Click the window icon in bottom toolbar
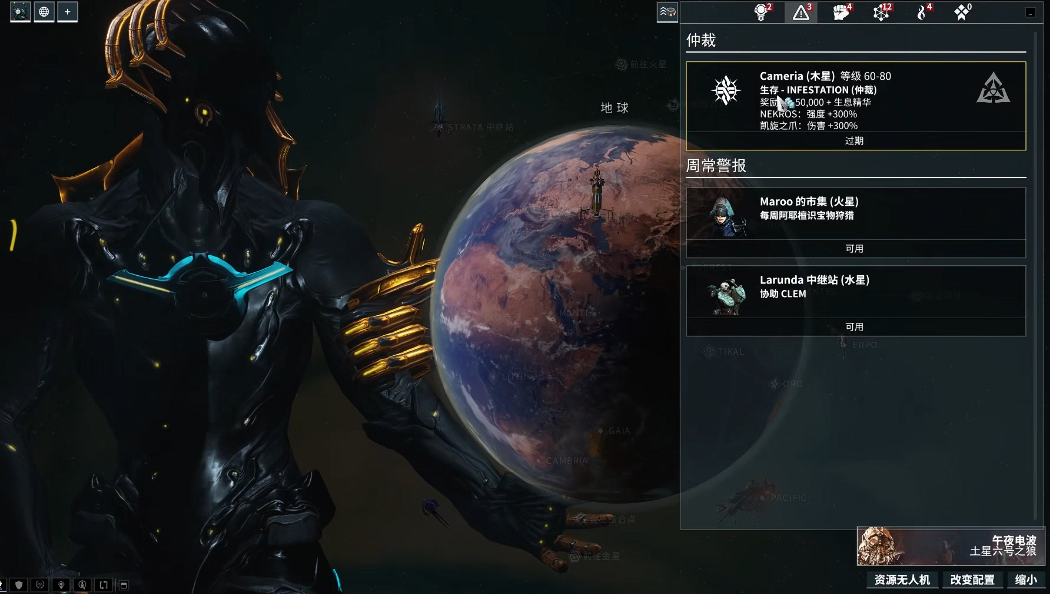The height and width of the screenshot is (594, 1050). 124,584
